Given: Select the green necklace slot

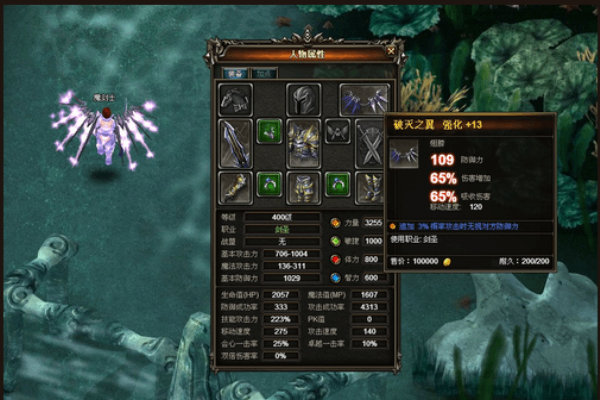Looking at the screenshot, I should [269, 132].
